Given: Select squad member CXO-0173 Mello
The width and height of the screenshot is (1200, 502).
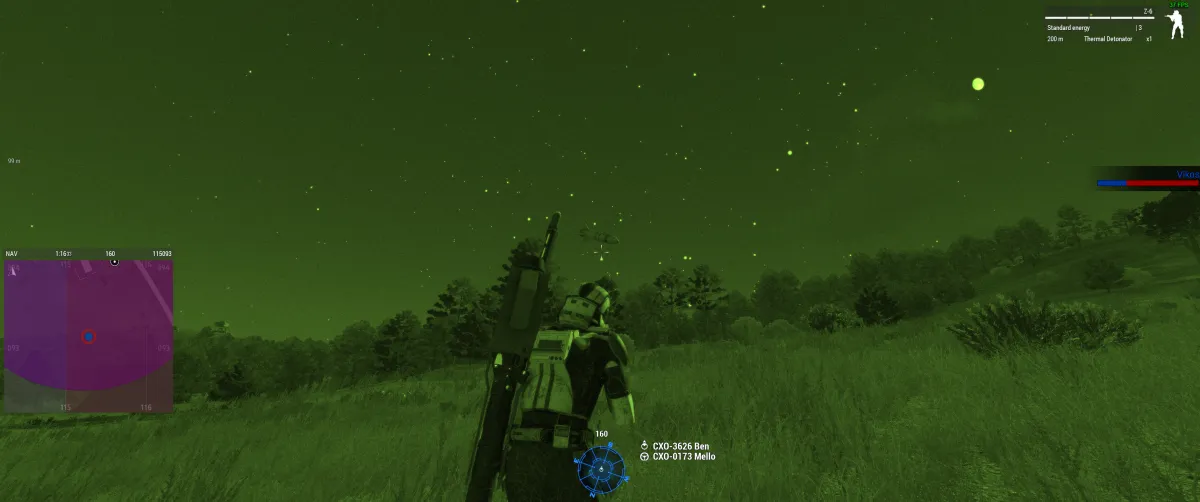Looking at the screenshot, I should click(x=683, y=457).
